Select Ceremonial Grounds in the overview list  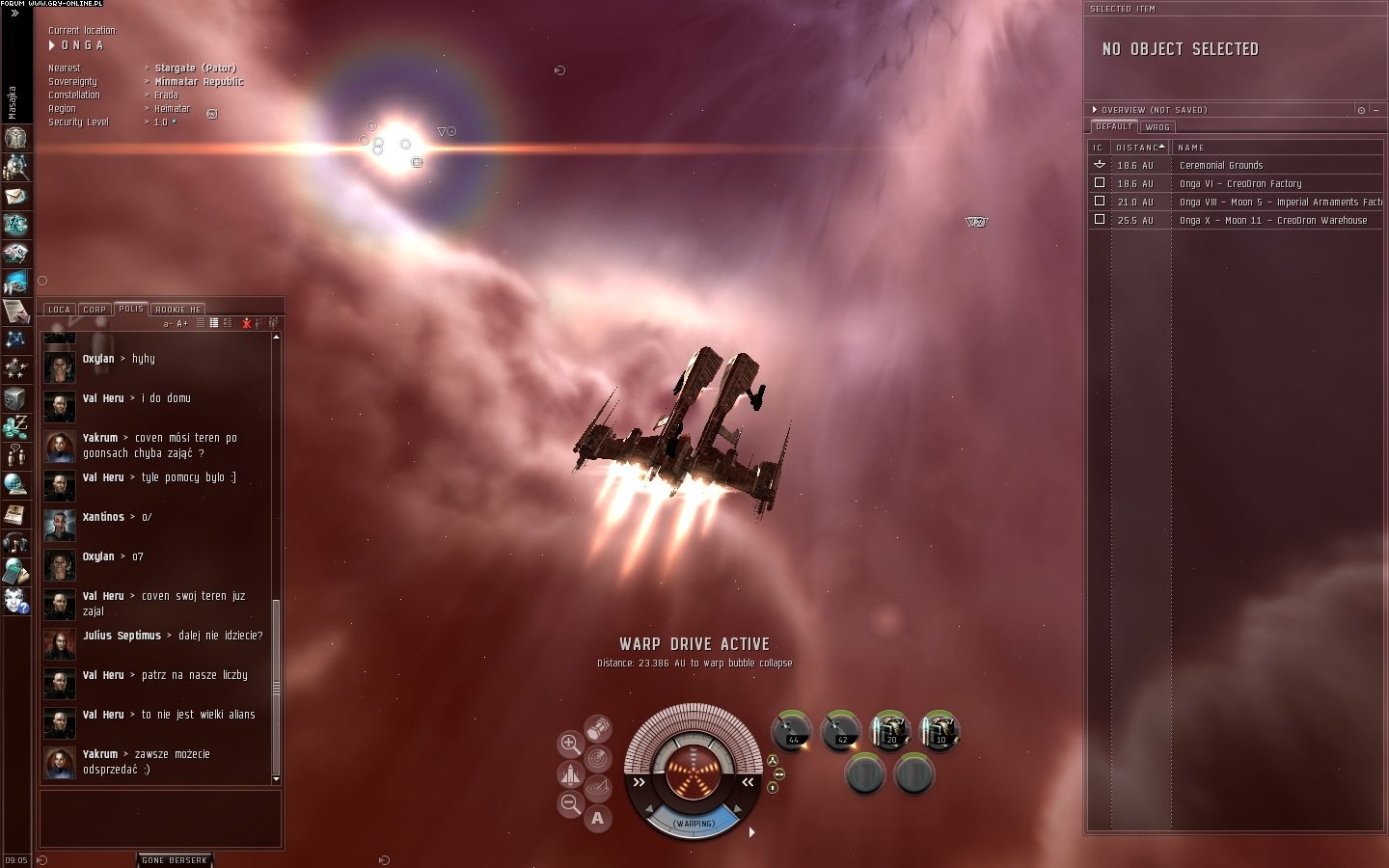pos(1220,165)
